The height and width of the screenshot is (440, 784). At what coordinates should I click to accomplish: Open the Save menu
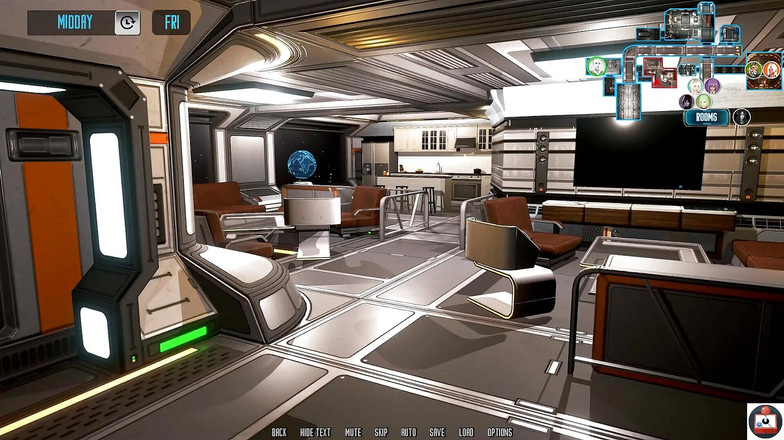[x=437, y=432]
